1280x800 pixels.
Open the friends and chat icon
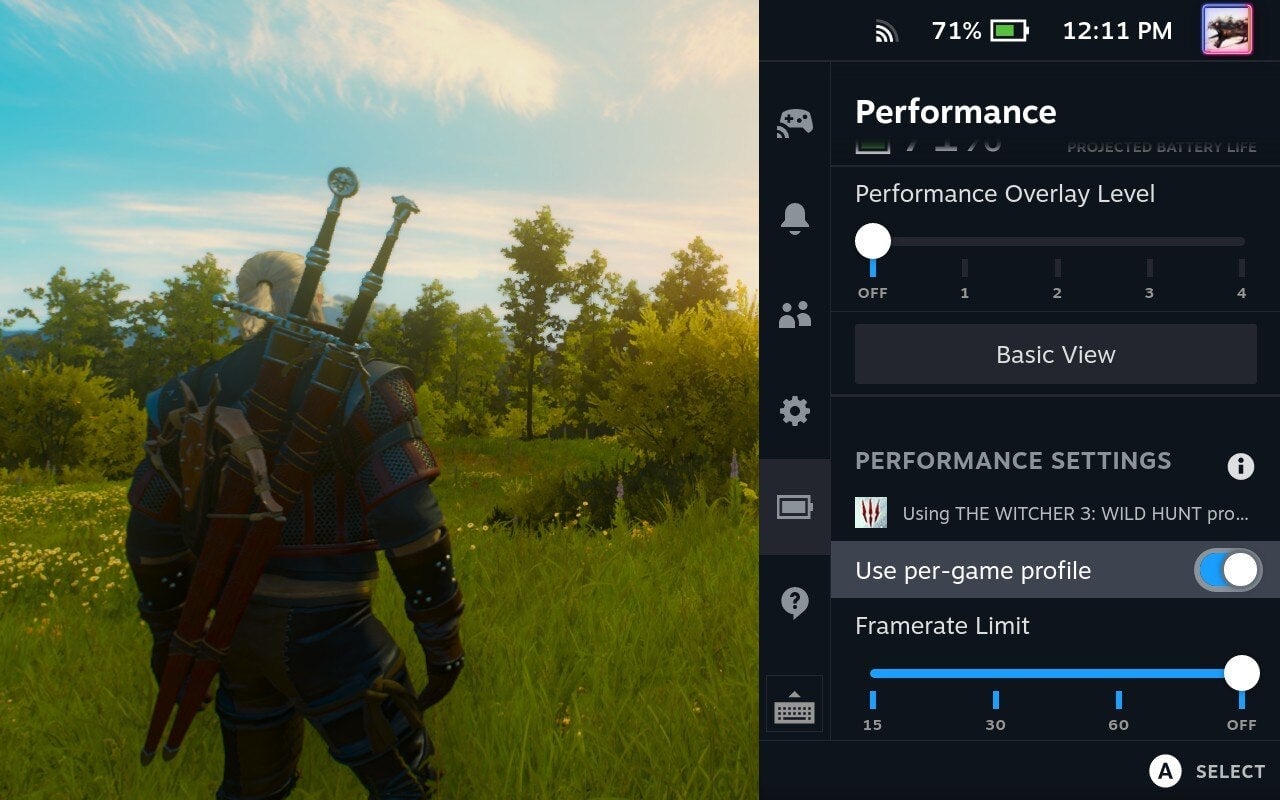pyautogui.click(x=794, y=315)
